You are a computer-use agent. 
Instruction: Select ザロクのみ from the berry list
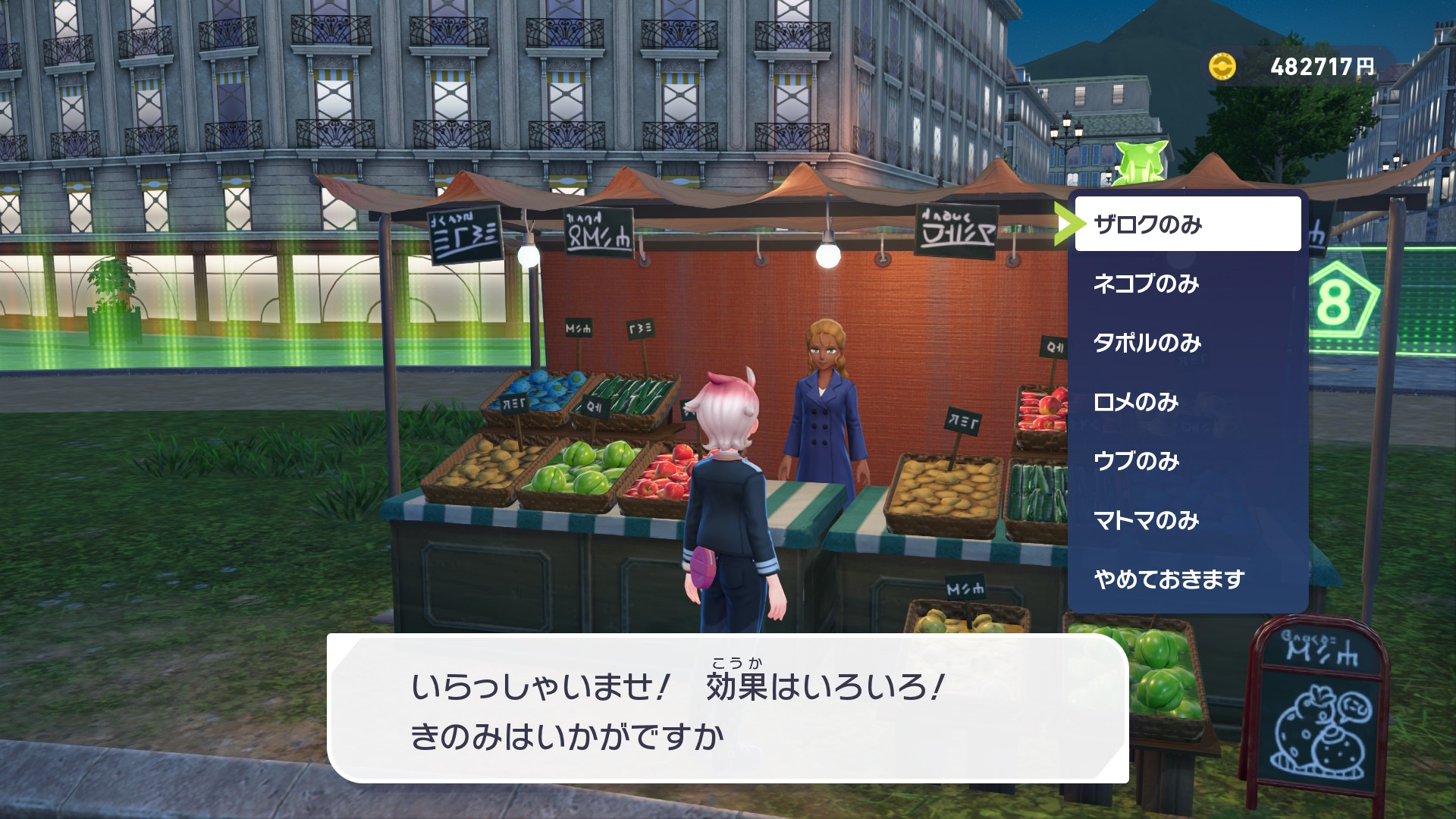tap(1187, 224)
